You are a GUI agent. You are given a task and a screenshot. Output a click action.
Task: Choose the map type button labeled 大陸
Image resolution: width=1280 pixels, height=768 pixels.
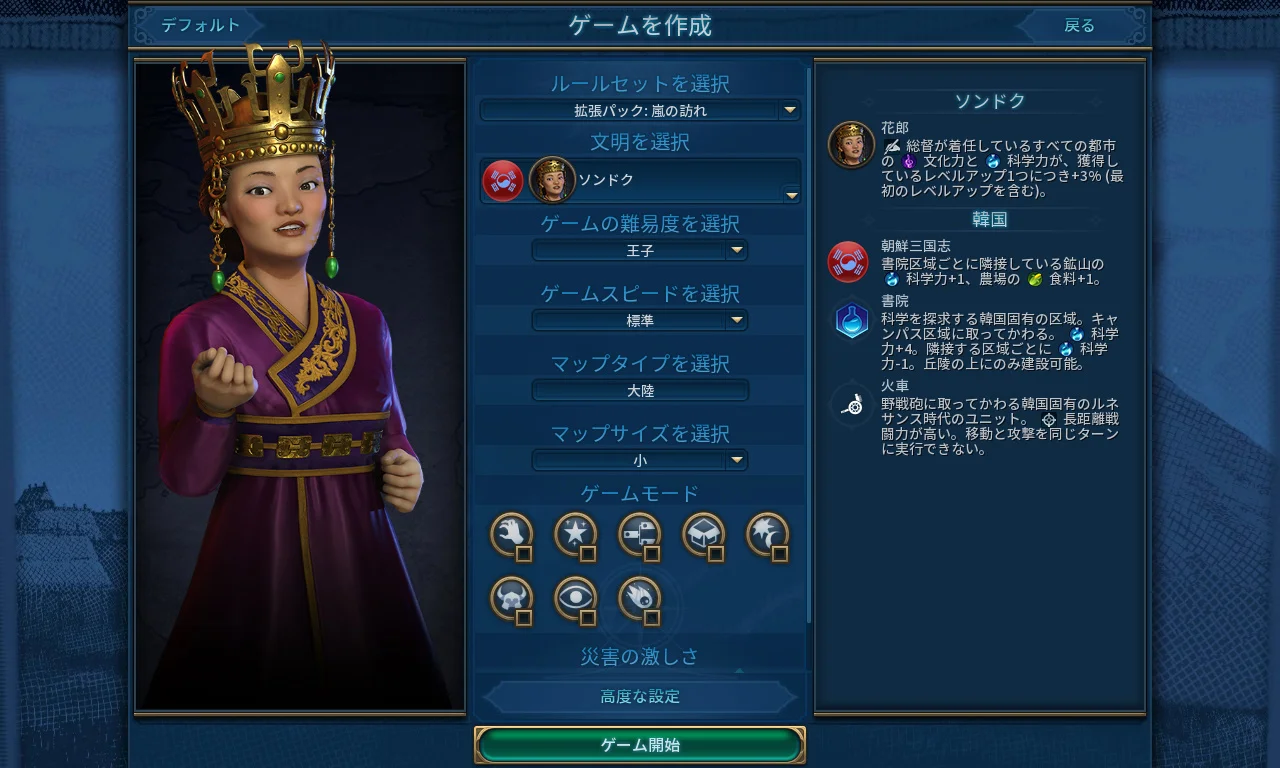[640, 390]
